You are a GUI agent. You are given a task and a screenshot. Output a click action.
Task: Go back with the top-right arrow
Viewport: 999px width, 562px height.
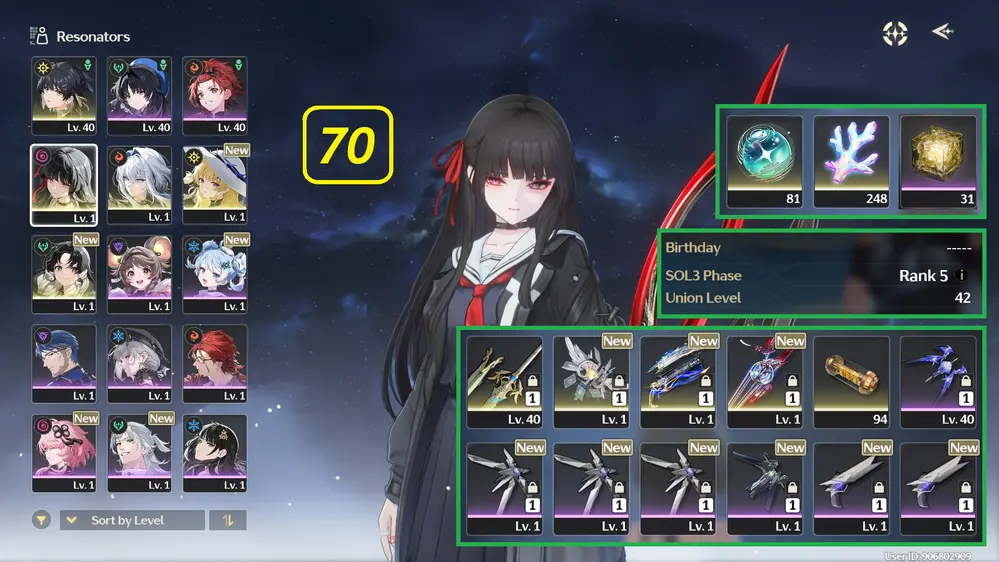pyautogui.click(x=942, y=33)
